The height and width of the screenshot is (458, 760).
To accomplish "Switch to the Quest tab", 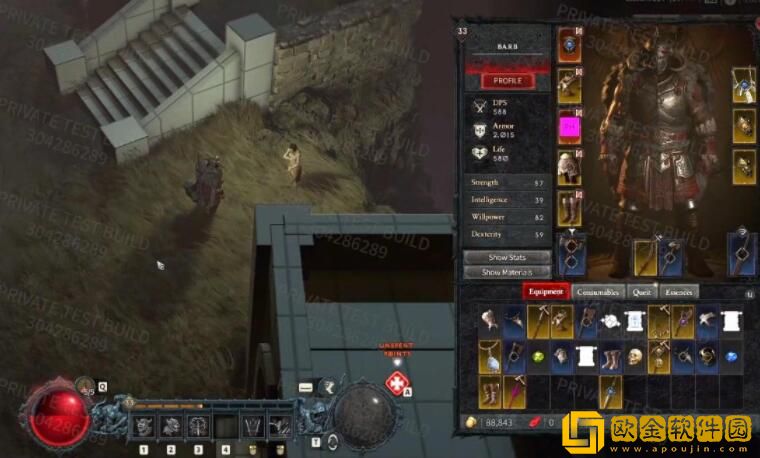I will click(642, 292).
